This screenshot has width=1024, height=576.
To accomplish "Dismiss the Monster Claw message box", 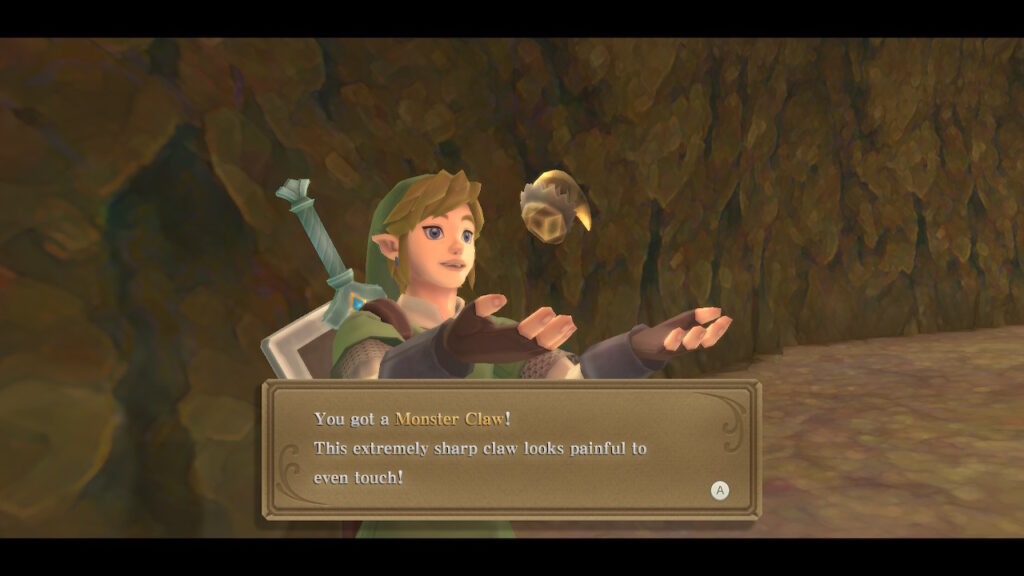I will point(719,490).
